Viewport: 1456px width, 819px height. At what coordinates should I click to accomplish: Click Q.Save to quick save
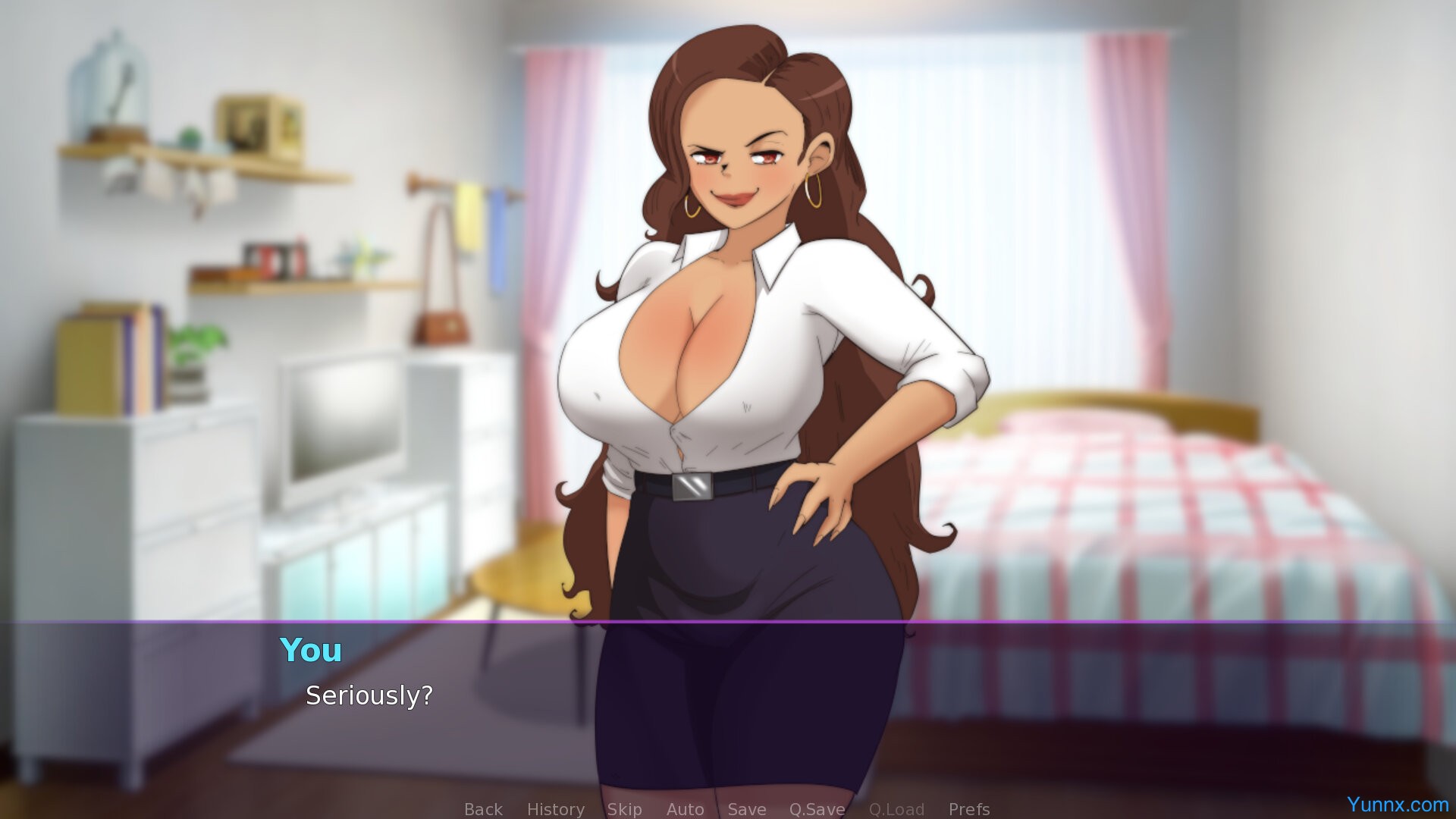[x=817, y=809]
